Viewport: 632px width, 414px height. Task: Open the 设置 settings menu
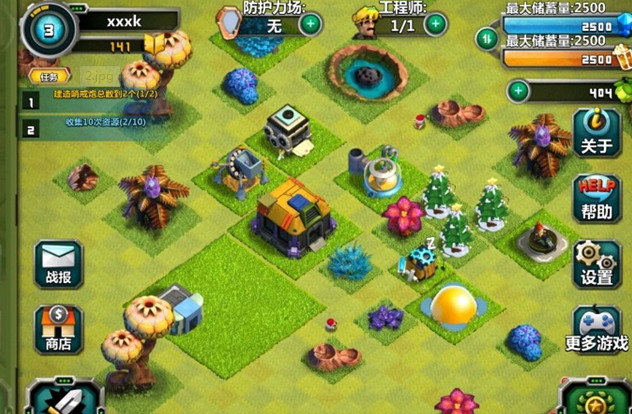596,264
